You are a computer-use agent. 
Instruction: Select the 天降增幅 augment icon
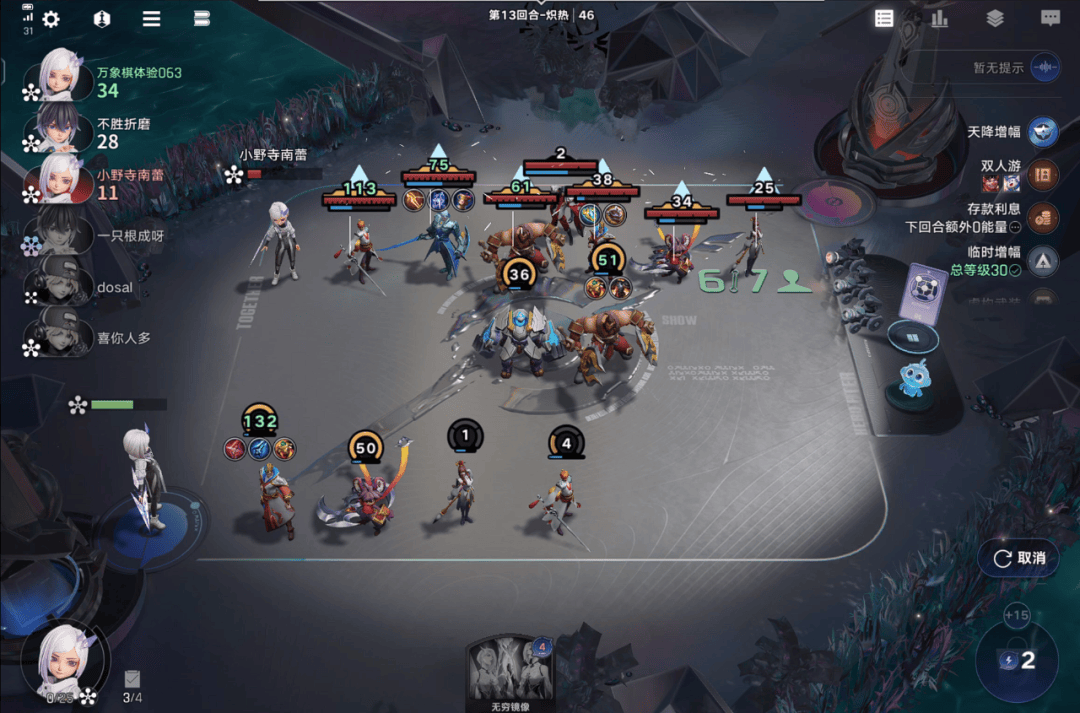[1044, 132]
